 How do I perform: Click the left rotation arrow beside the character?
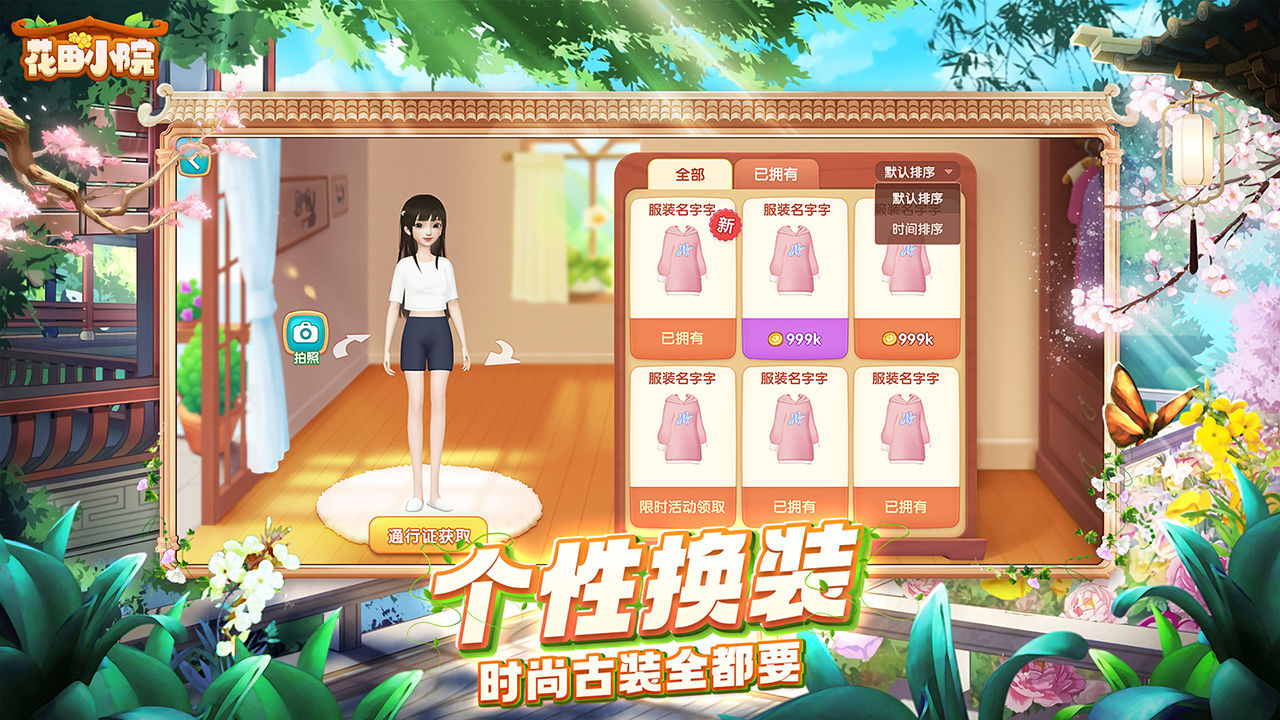tap(352, 345)
